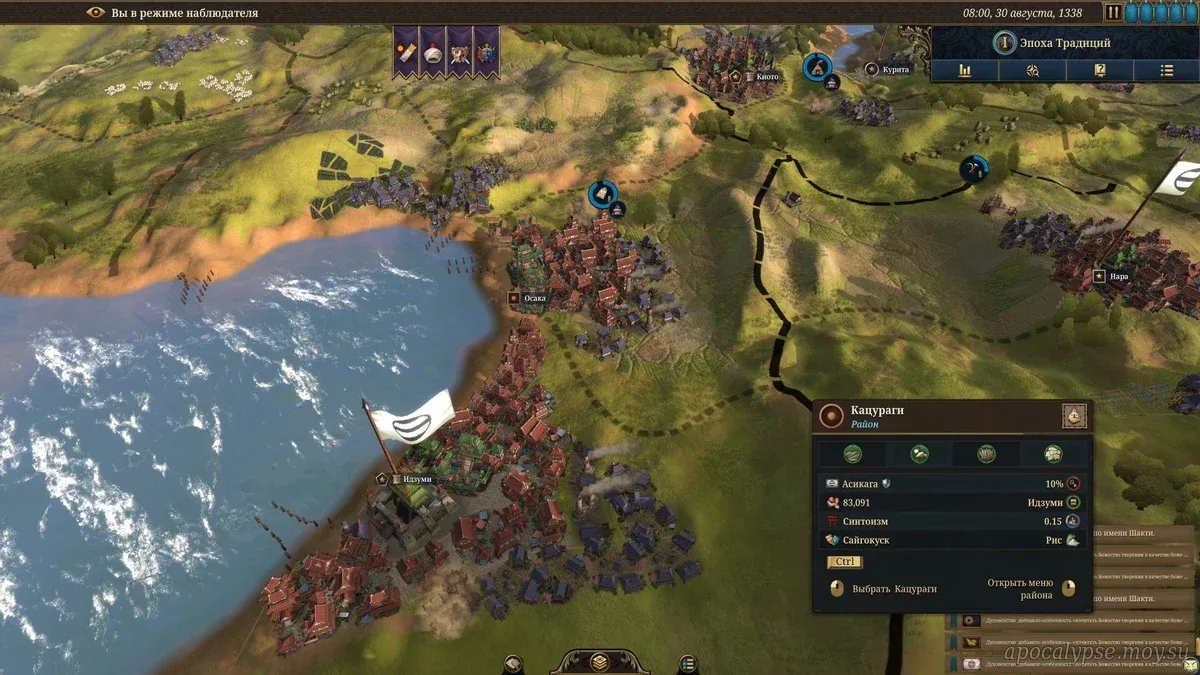Open the list icon on bottom bar

pyautogui.click(x=687, y=662)
